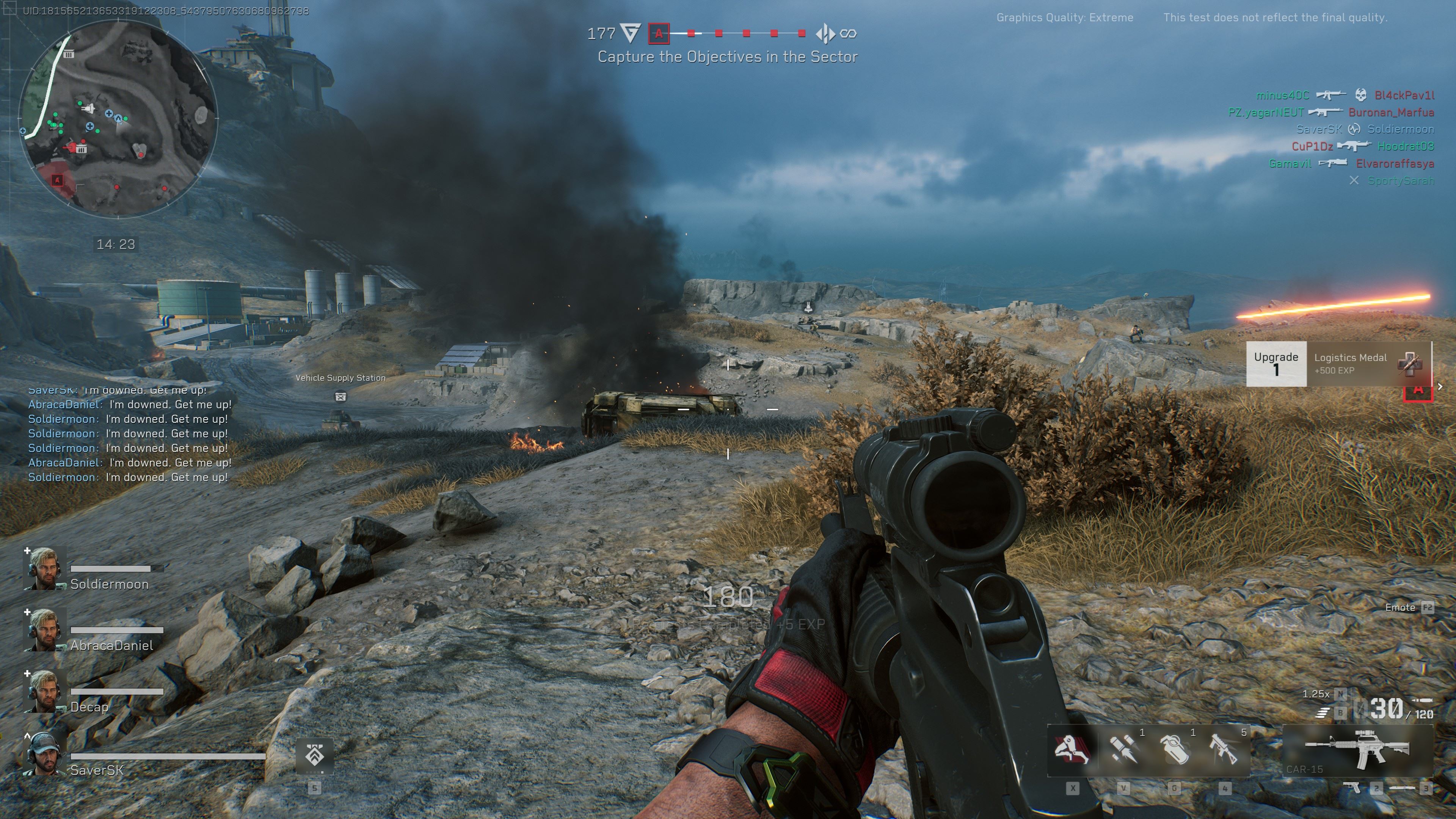Image resolution: width=1456 pixels, height=819 pixels.
Task: Click the objective A marker in the top bar
Action: point(659,33)
